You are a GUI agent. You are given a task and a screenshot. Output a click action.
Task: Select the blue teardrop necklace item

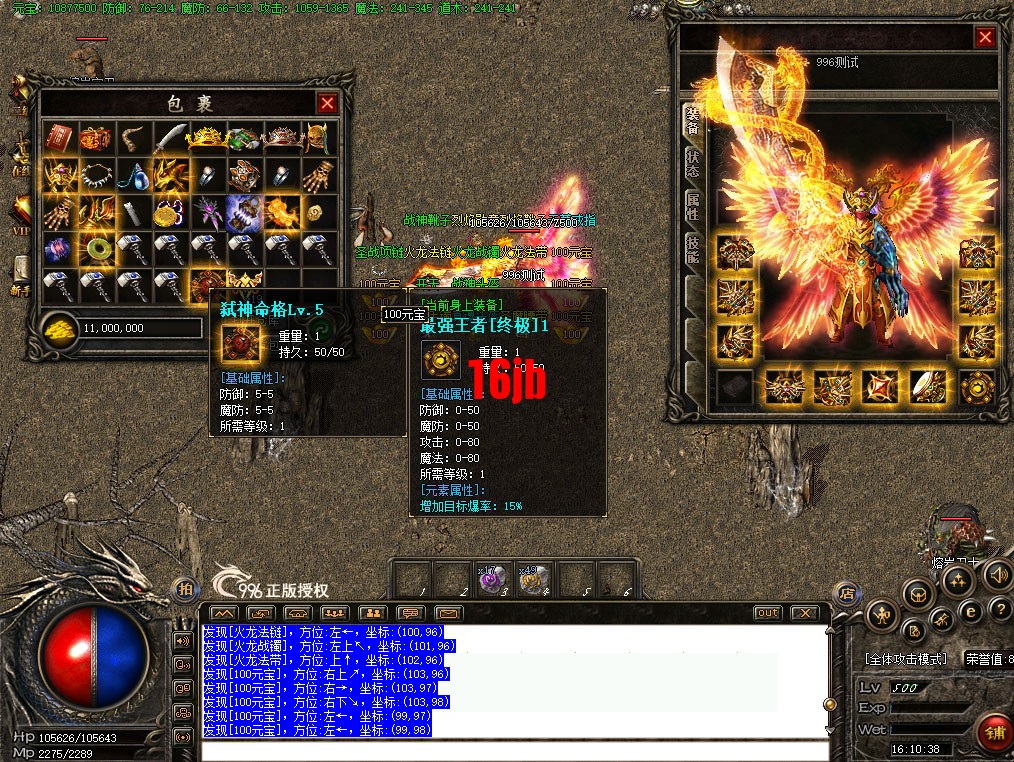(132, 176)
